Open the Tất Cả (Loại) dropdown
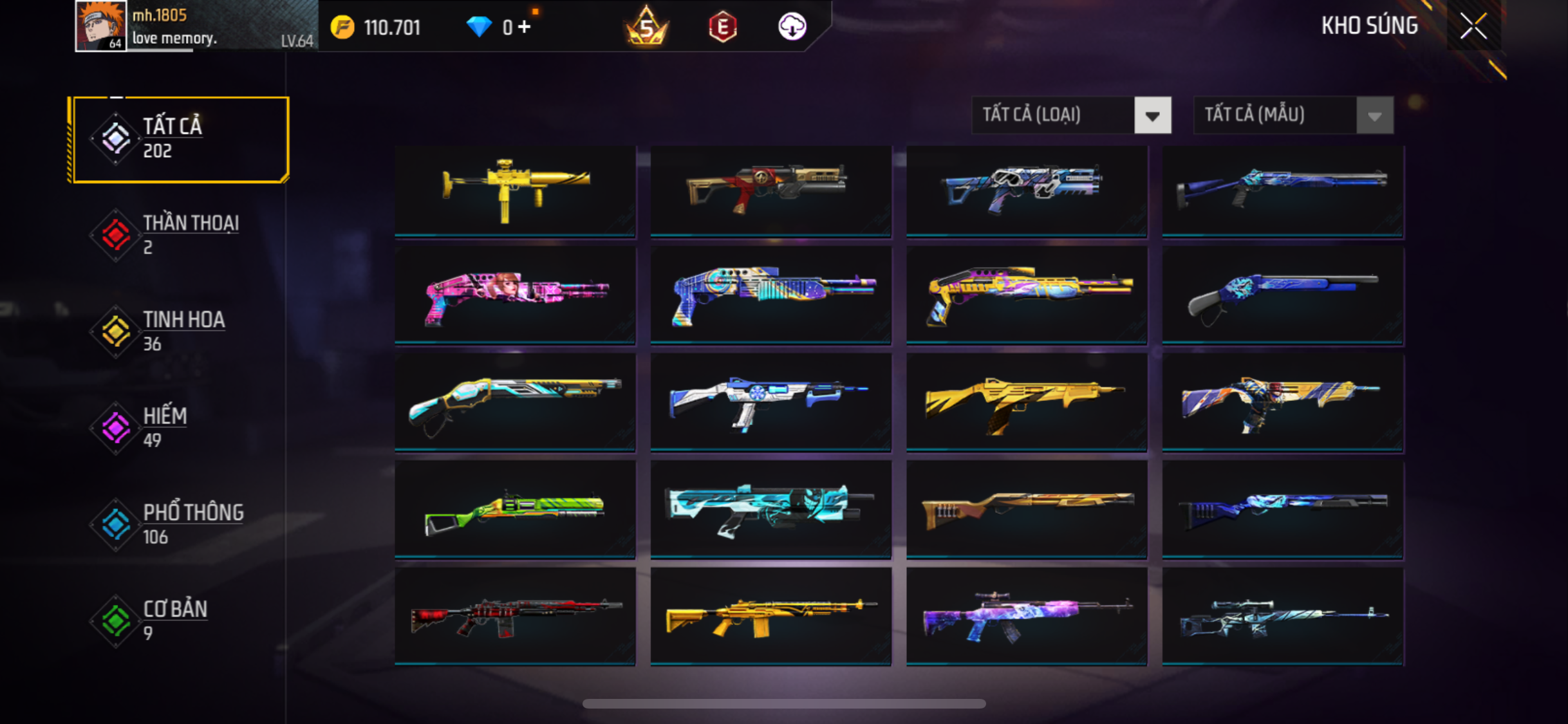Screen dimensions: 1568x724 1071,115
